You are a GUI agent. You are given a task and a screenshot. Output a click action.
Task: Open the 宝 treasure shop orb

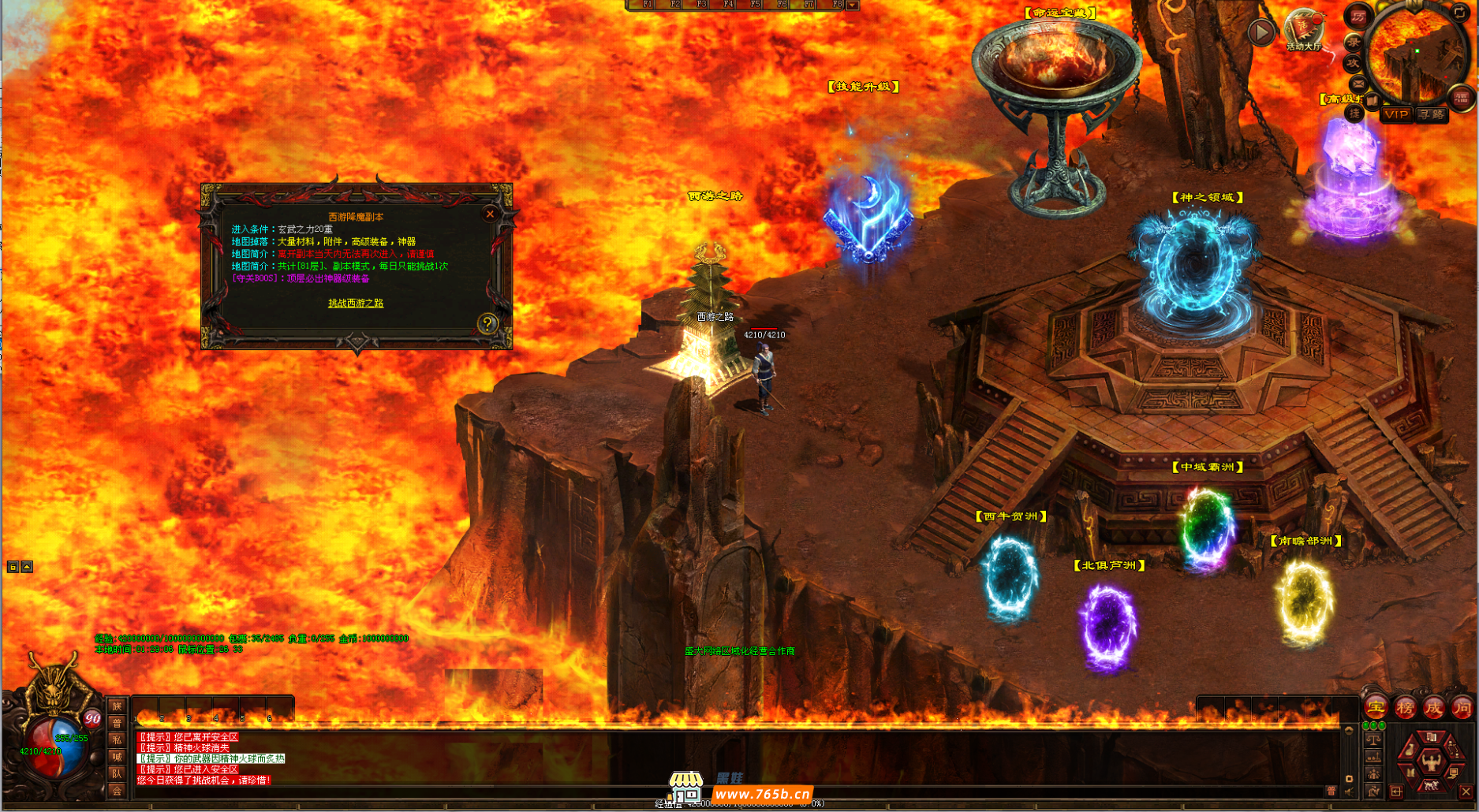pos(1376,707)
